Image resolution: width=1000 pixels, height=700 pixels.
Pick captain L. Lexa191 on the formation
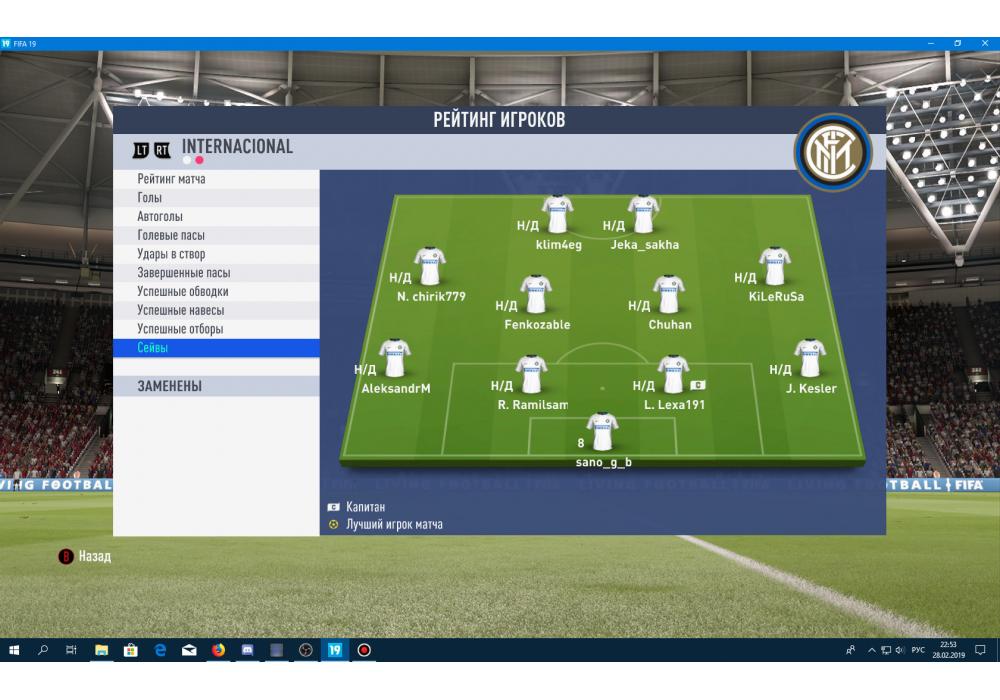click(673, 375)
